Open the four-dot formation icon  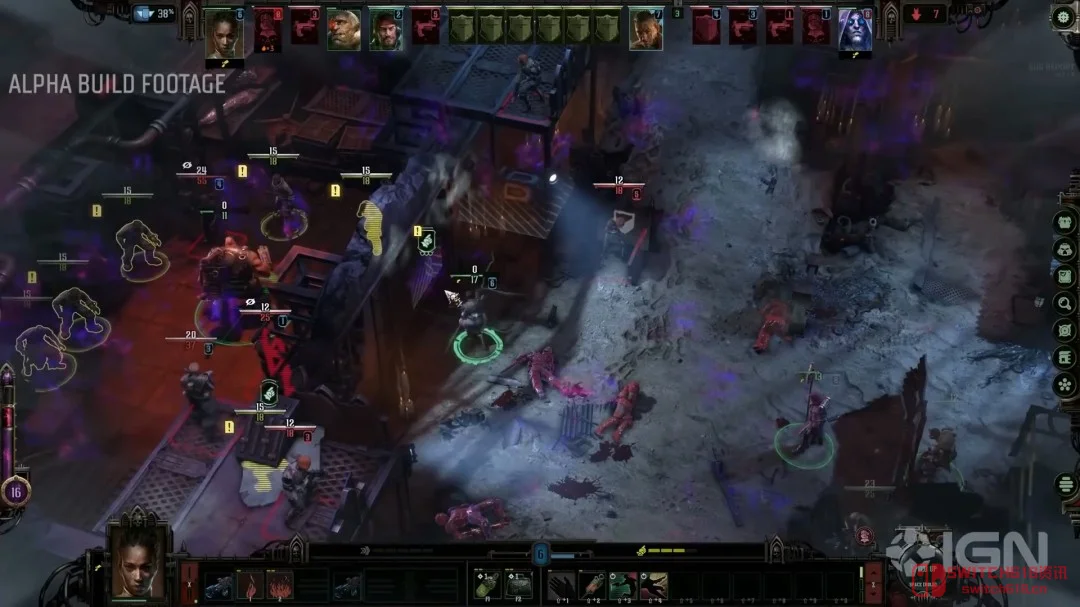pyautogui.click(x=1065, y=384)
